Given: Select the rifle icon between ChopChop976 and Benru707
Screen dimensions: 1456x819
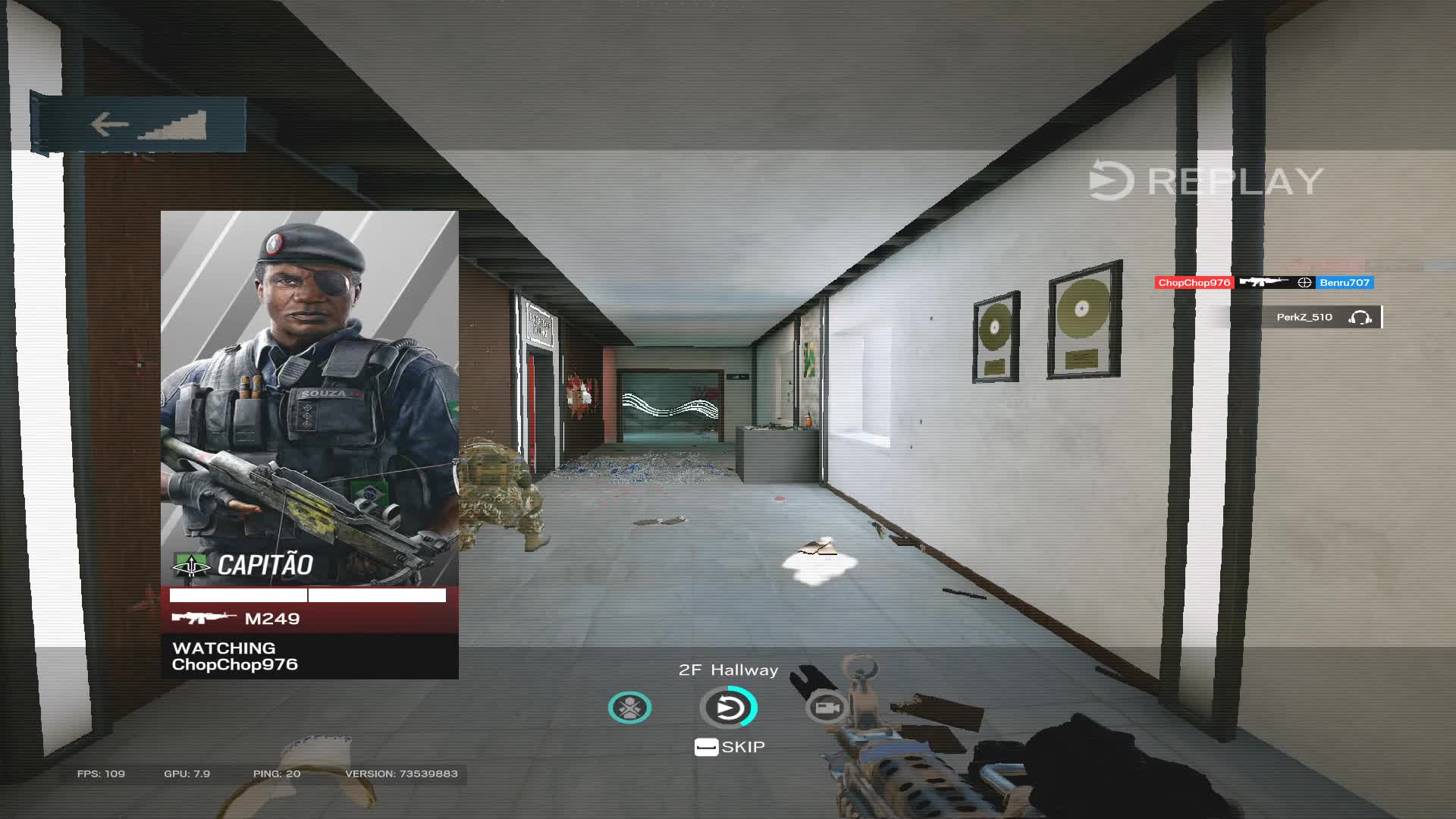Looking at the screenshot, I should click(x=1261, y=282).
